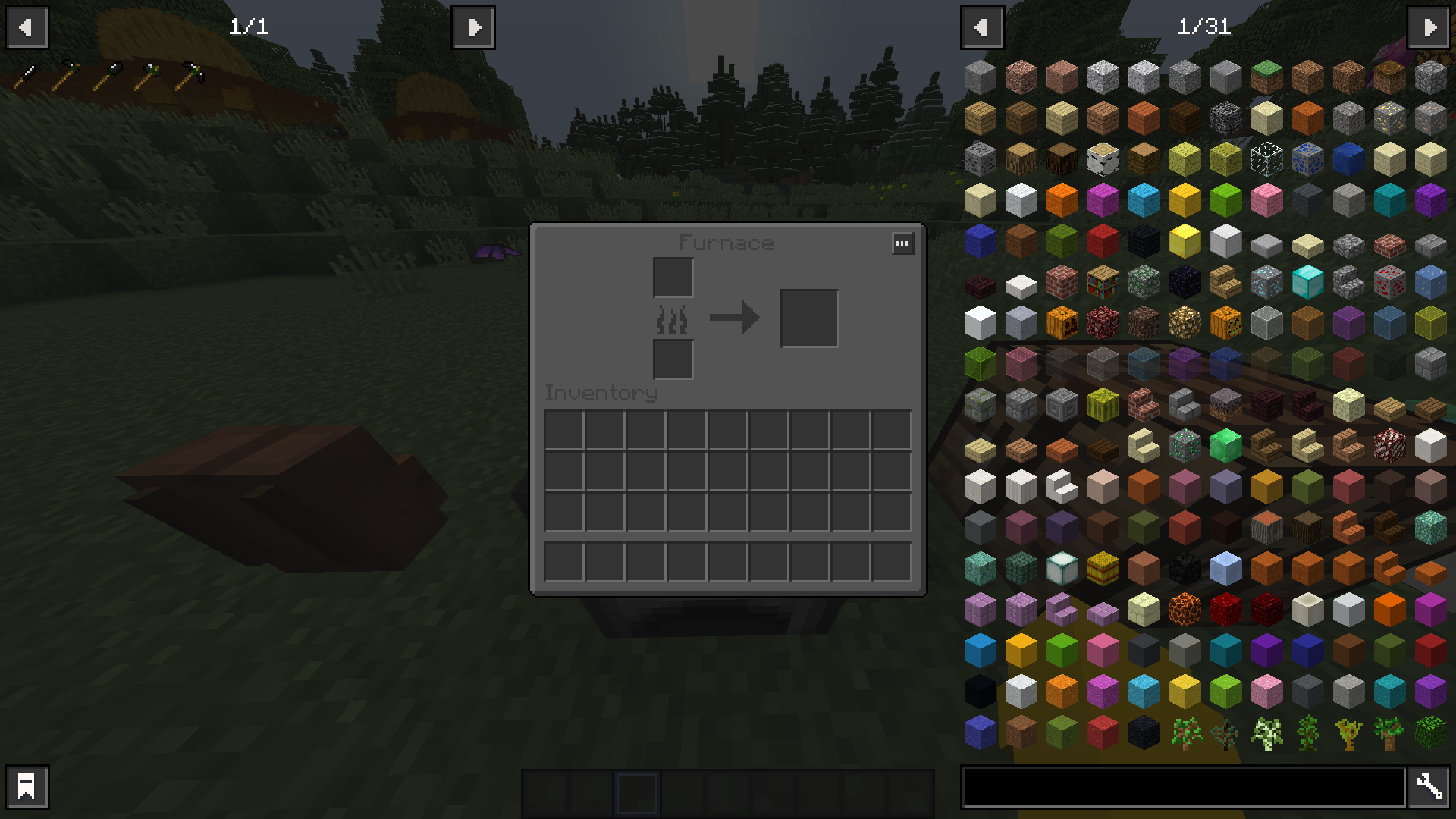Pick the bricks block in the JEI panel
Screen dimensions: 1456x819
point(1062,281)
